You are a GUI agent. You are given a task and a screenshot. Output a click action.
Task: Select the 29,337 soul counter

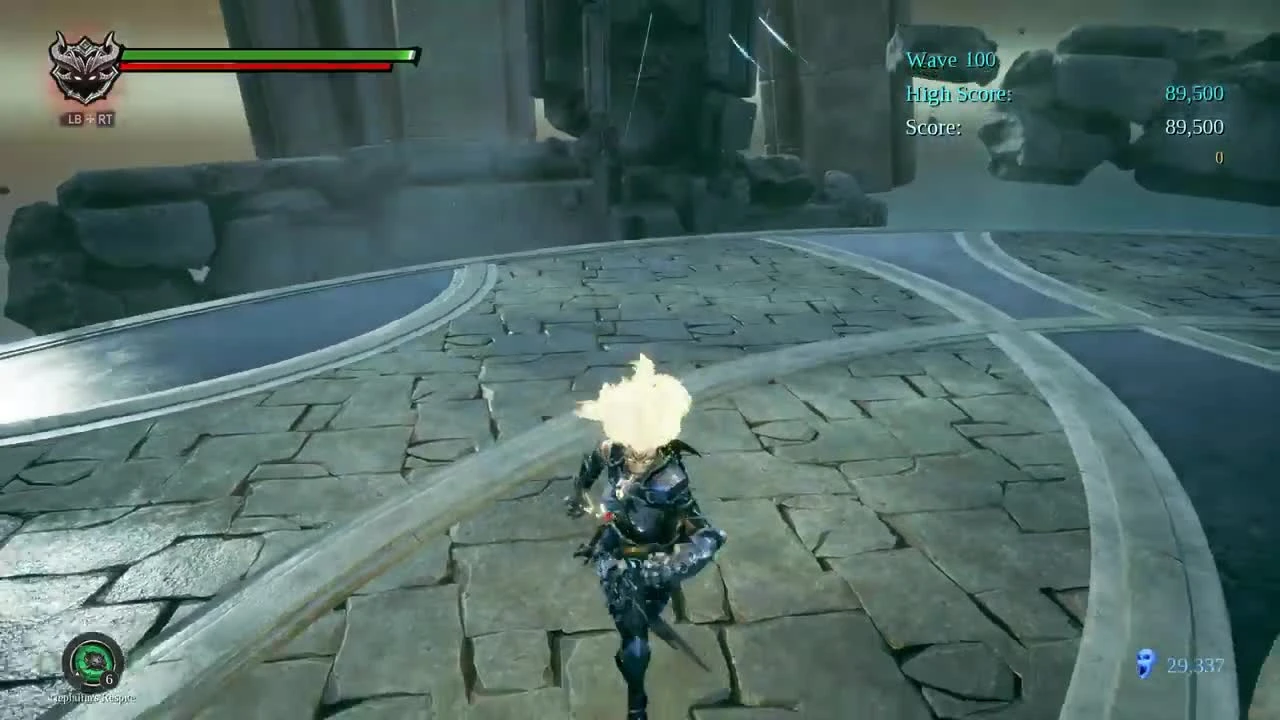(x=1193, y=664)
